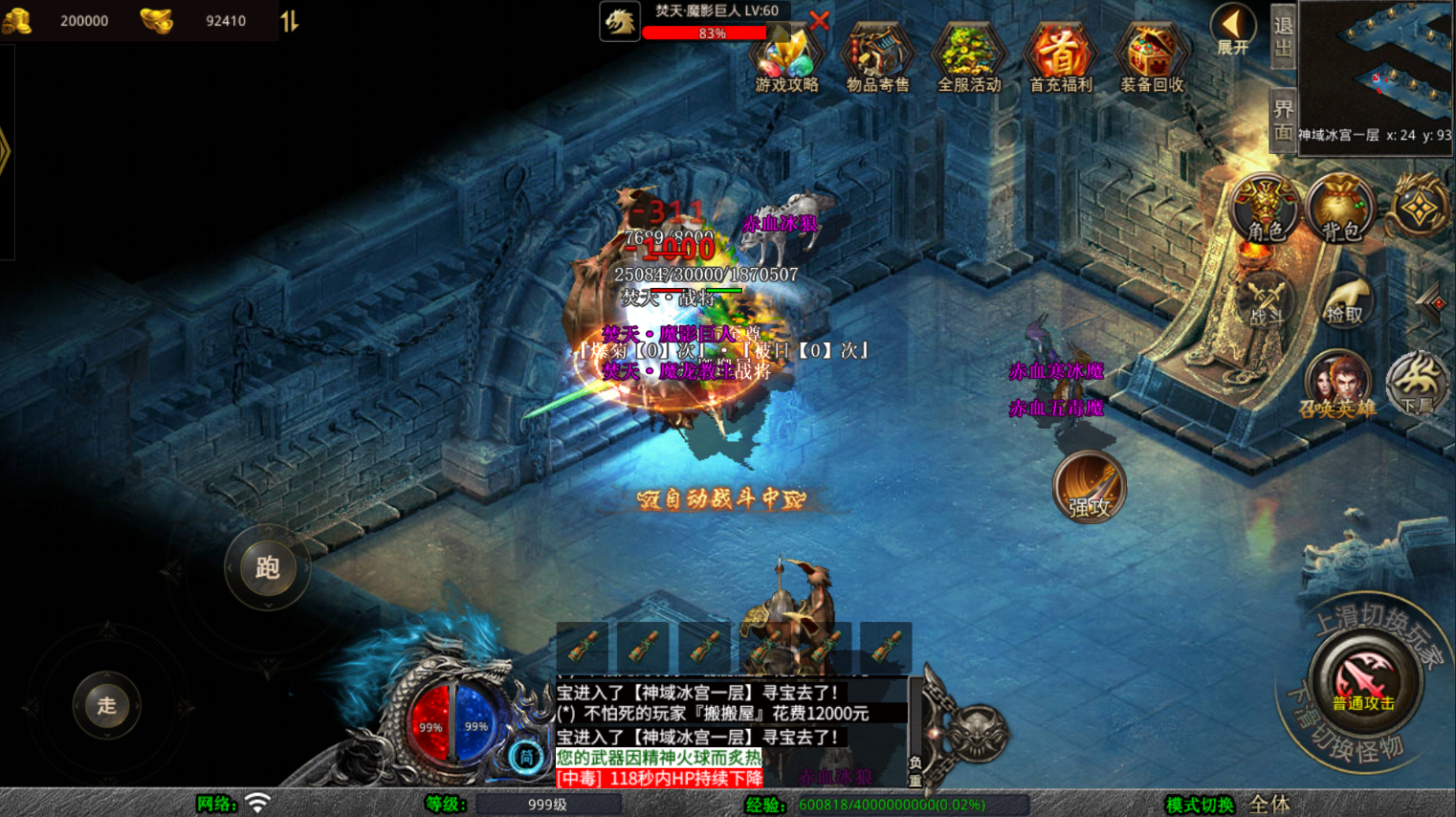Screen dimensions: 1456x817
Task: Click the 退出 exit button
Action: (1283, 36)
